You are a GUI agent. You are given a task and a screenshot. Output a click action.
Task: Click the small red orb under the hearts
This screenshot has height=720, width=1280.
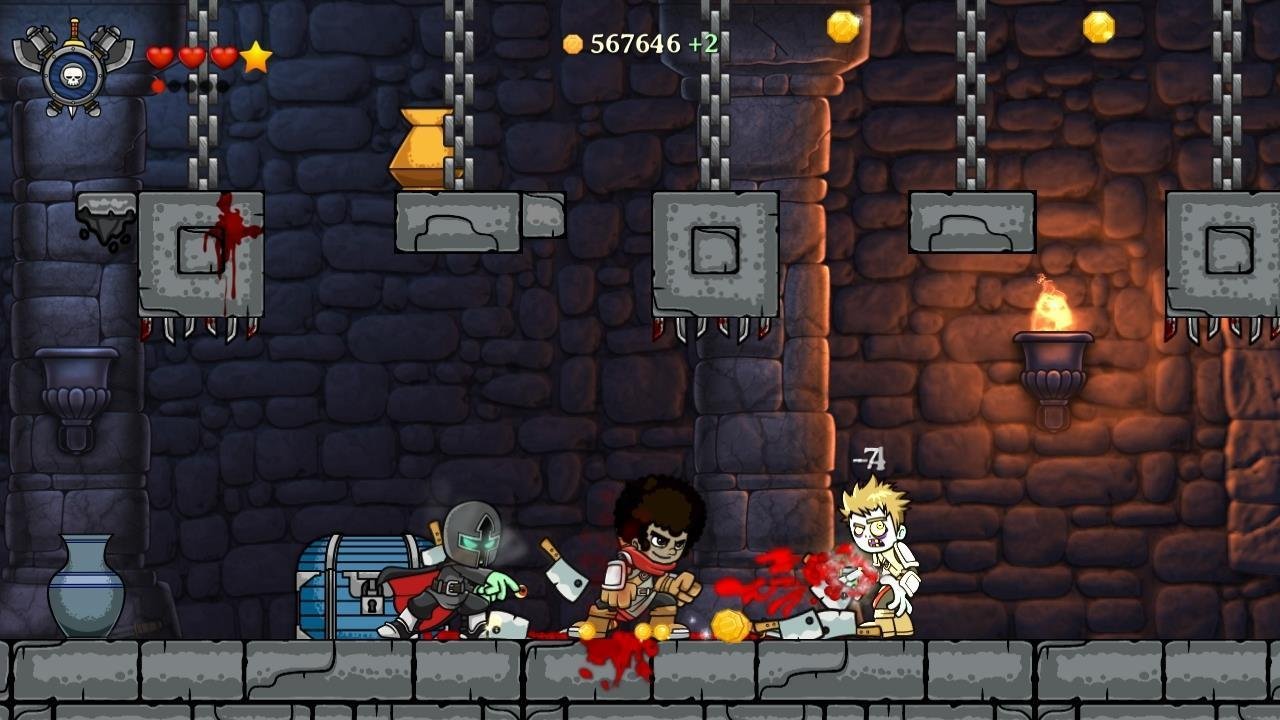tap(158, 85)
